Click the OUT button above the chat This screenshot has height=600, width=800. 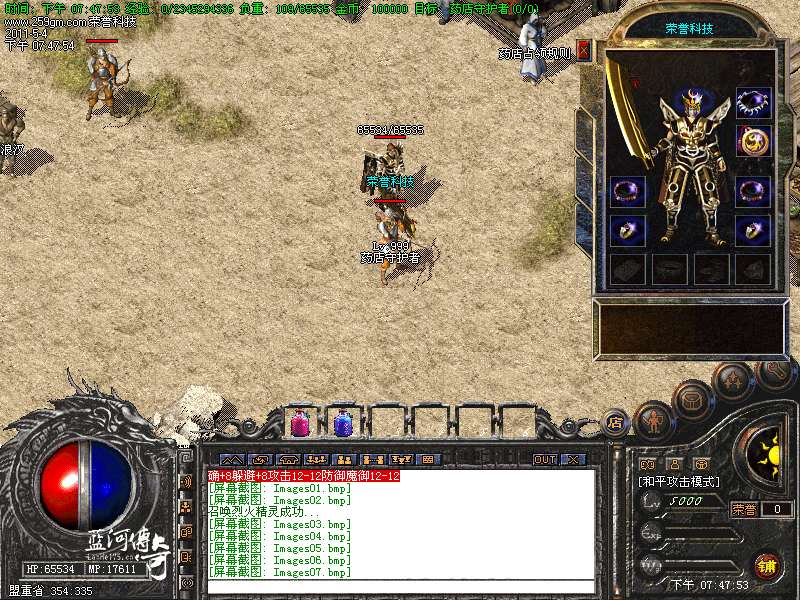545,459
